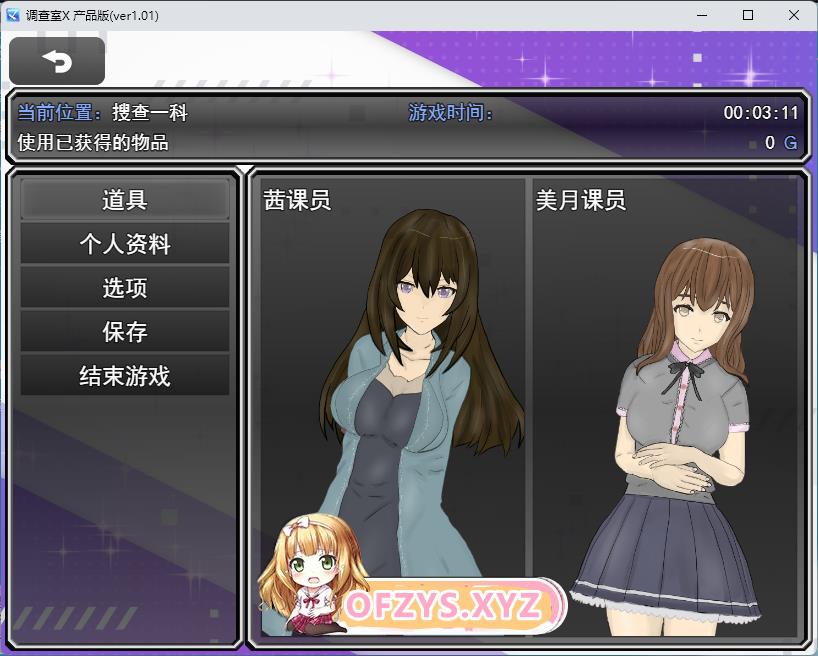Close the game window

tap(793, 15)
